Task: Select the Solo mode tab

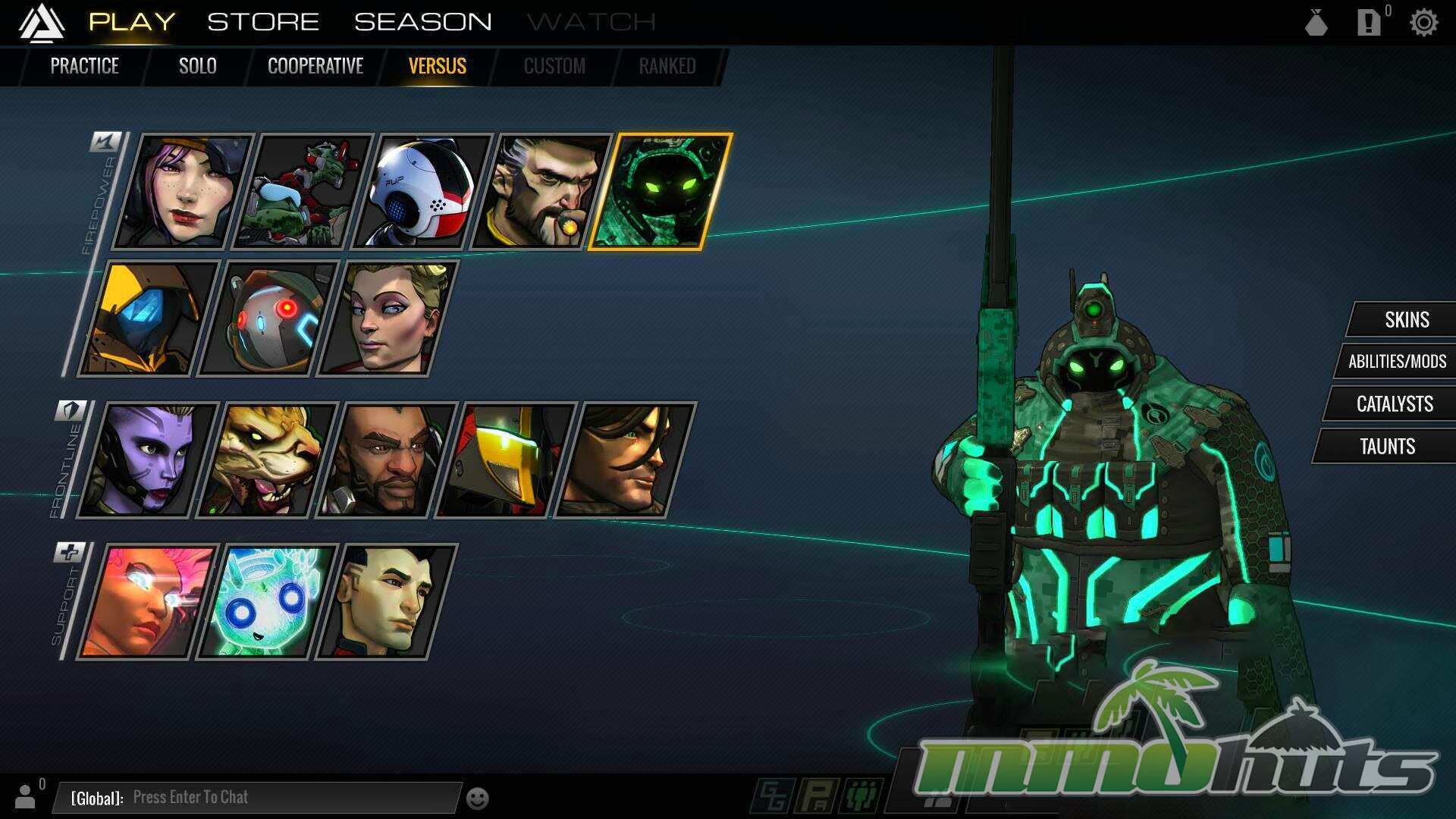Action: pos(197,66)
